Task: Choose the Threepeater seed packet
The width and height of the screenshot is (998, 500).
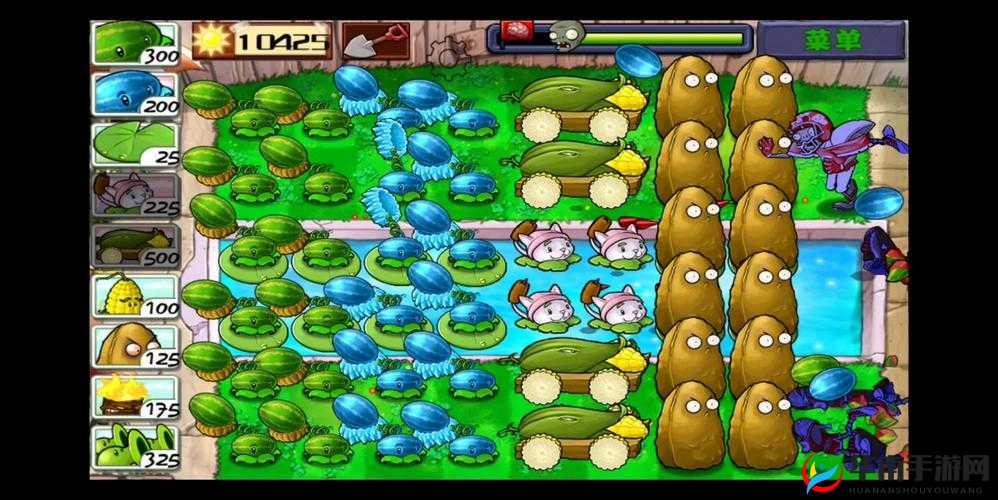Action: (135, 447)
